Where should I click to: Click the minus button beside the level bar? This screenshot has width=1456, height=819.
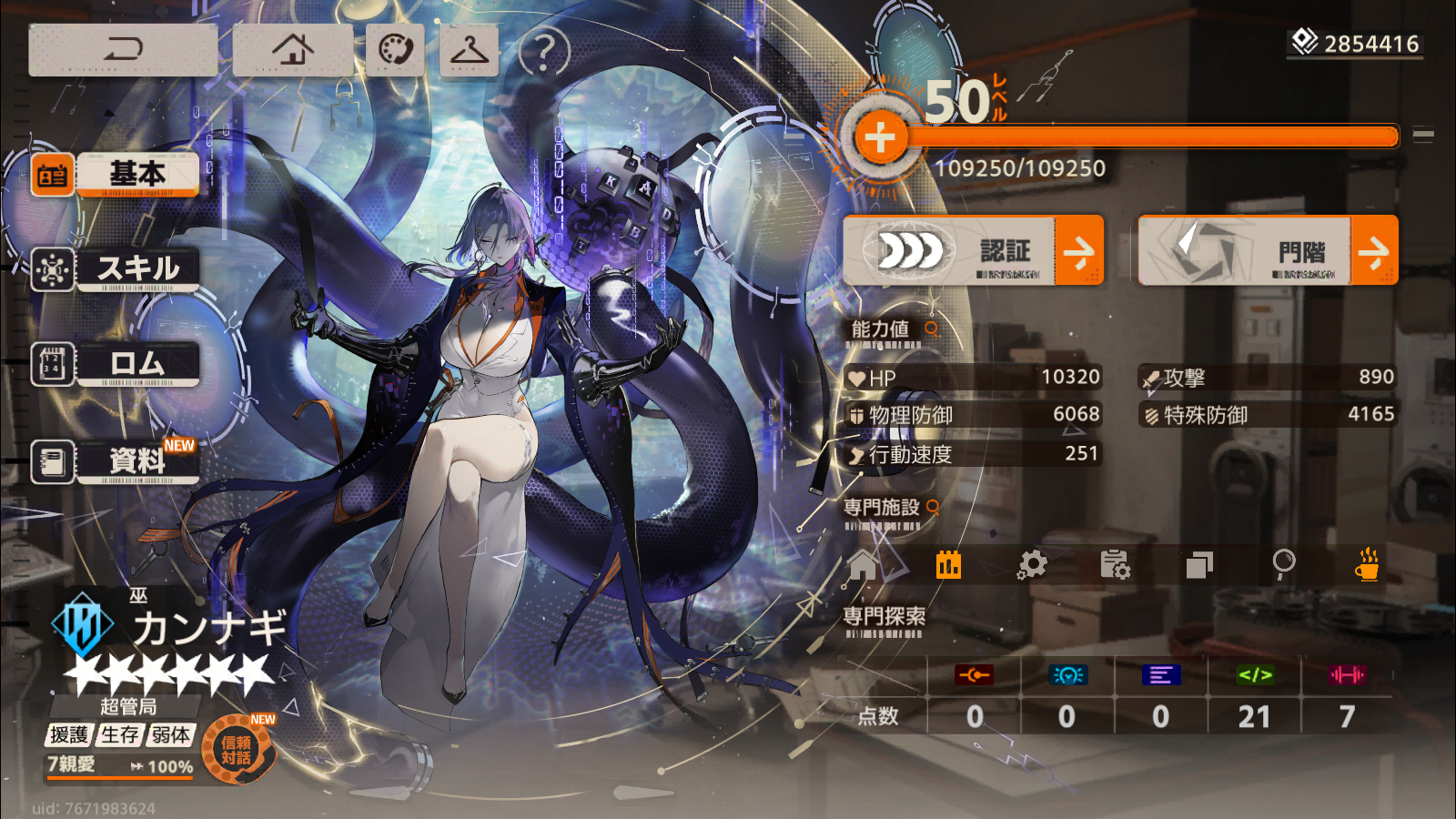[x=1423, y=136]
